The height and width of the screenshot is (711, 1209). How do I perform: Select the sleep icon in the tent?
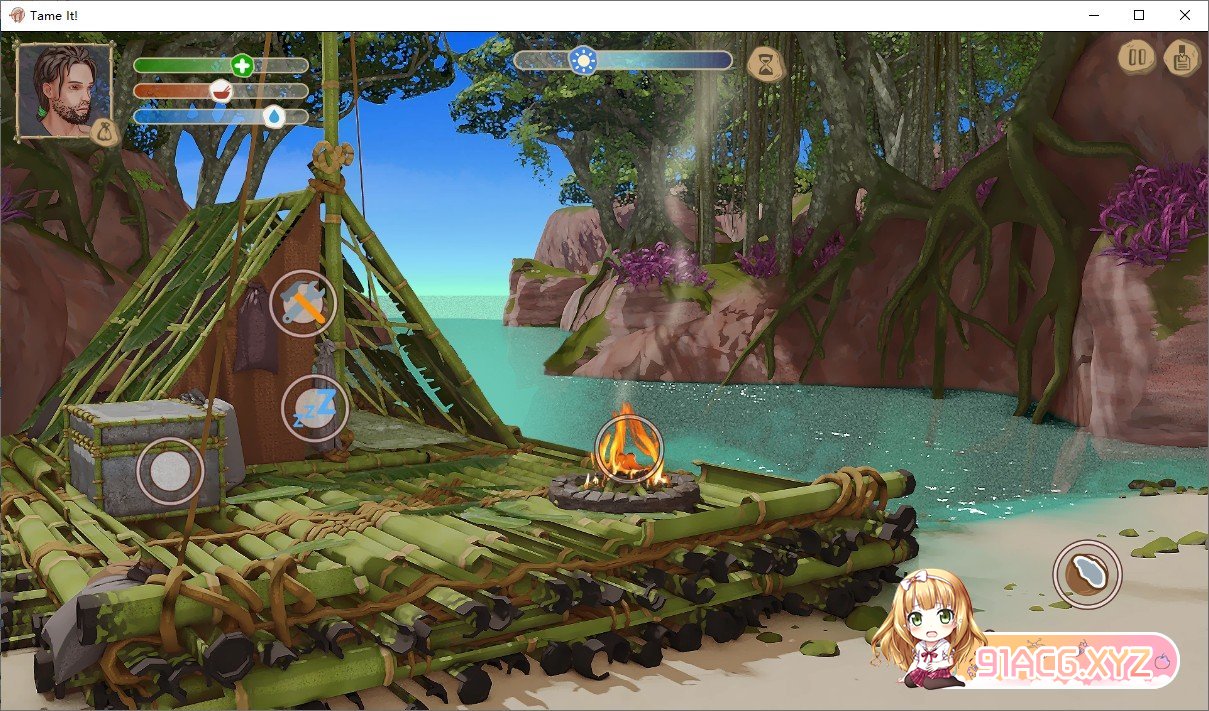click(315, 408)
